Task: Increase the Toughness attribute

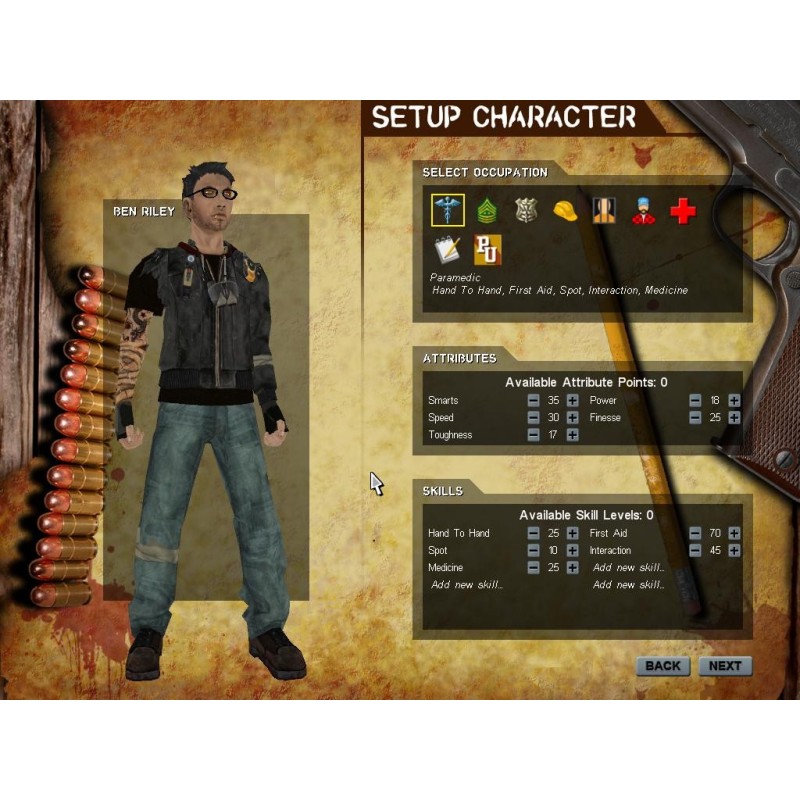Action: 572,435
